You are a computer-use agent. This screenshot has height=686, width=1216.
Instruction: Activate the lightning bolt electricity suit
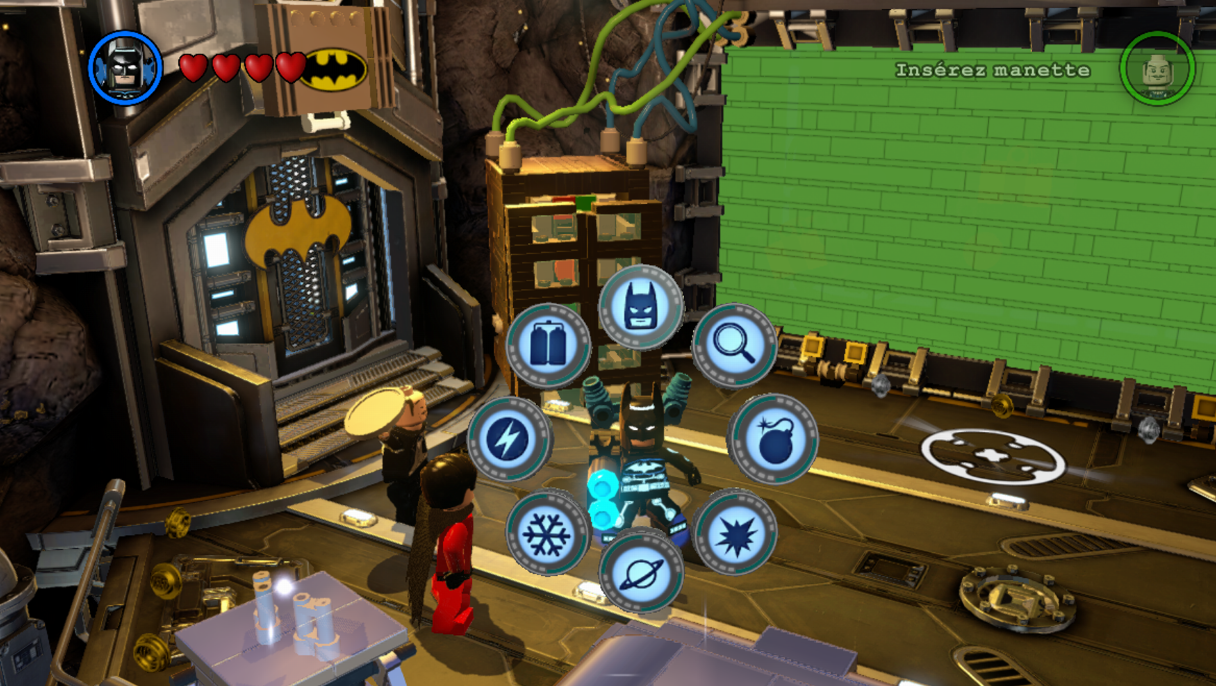[x=509, y=439]
